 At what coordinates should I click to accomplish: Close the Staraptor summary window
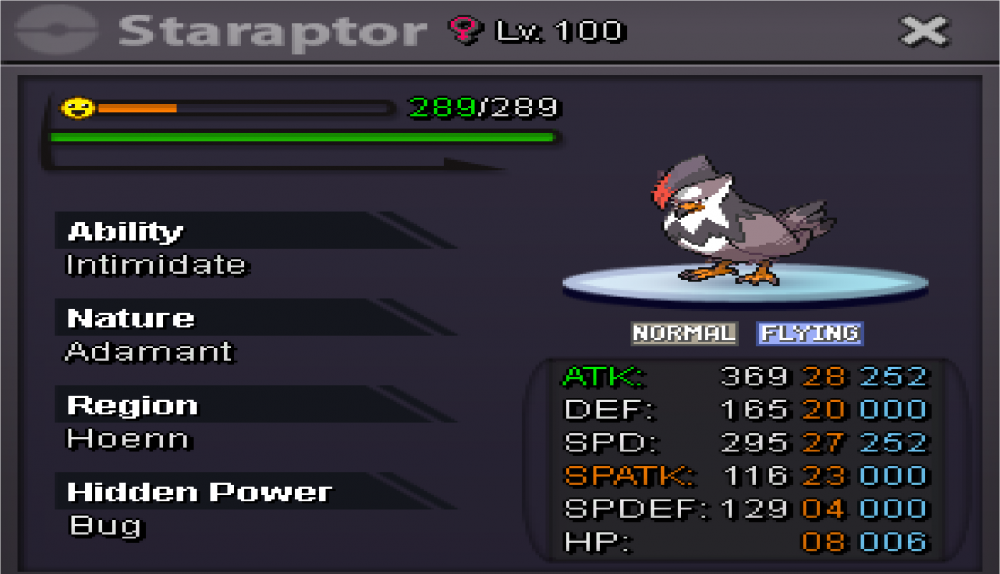click(x=923, y=32)
